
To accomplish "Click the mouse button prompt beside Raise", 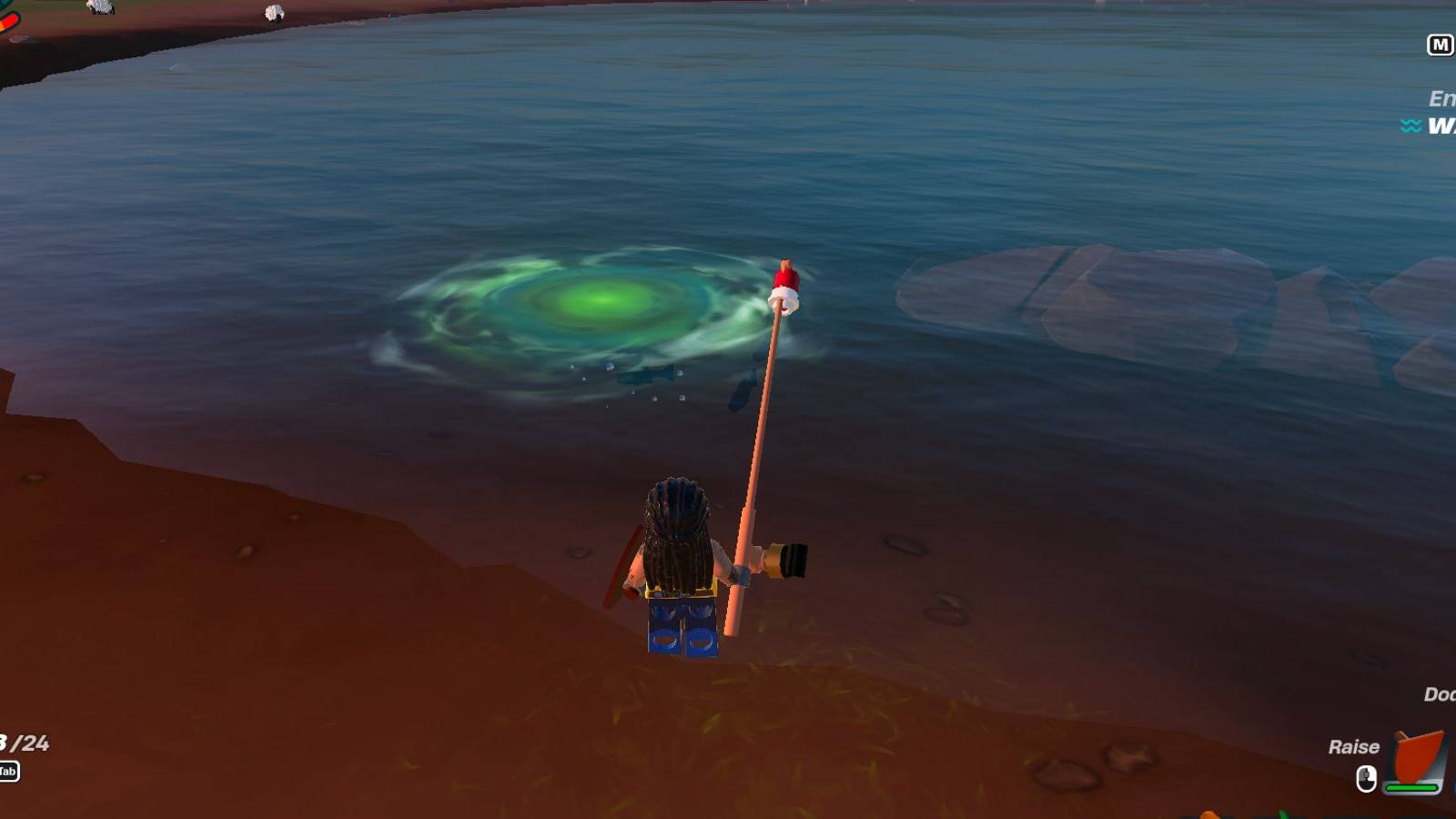I will tap(1367, 779).
